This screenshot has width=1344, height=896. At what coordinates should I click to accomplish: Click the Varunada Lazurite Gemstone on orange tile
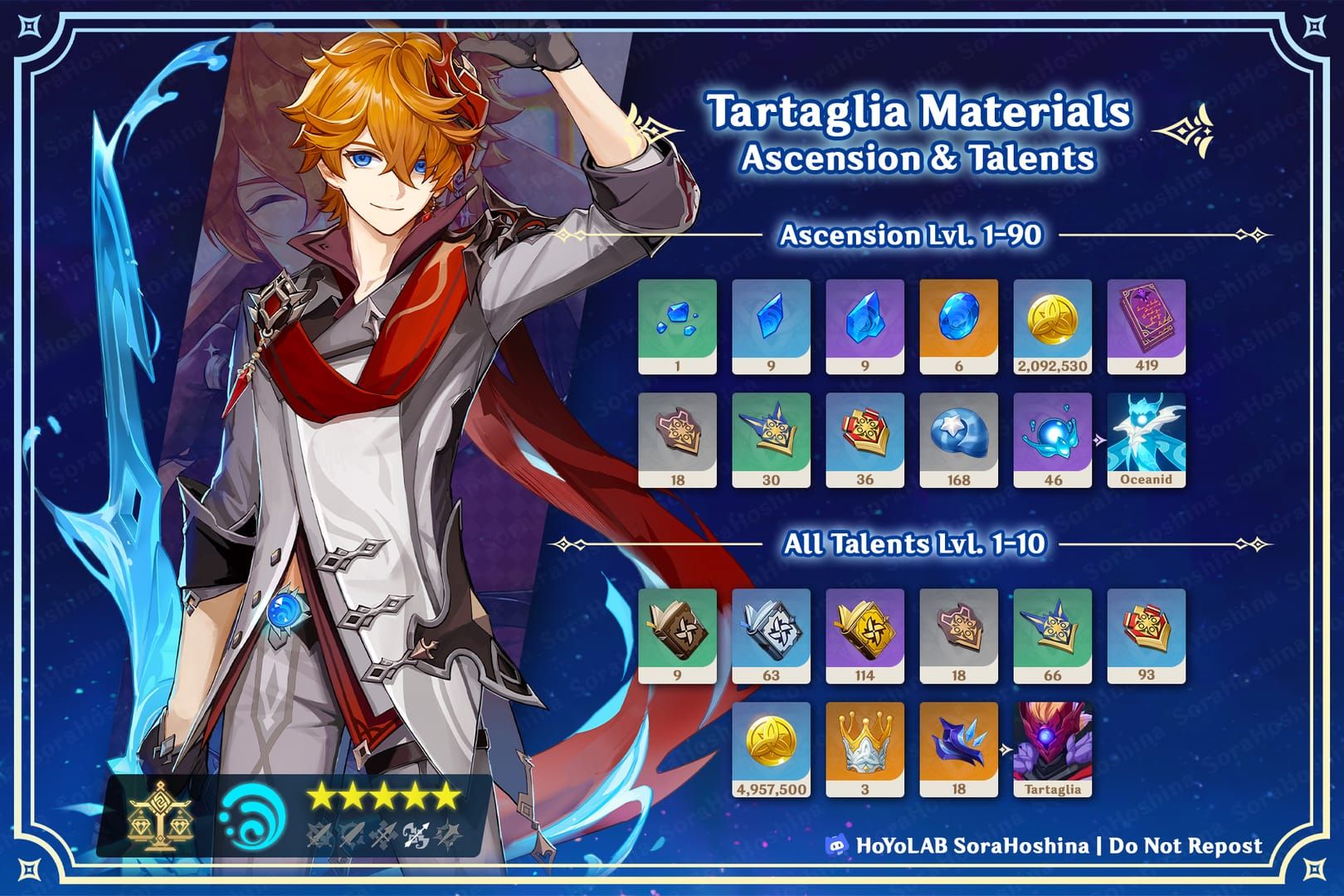[958, 326]
